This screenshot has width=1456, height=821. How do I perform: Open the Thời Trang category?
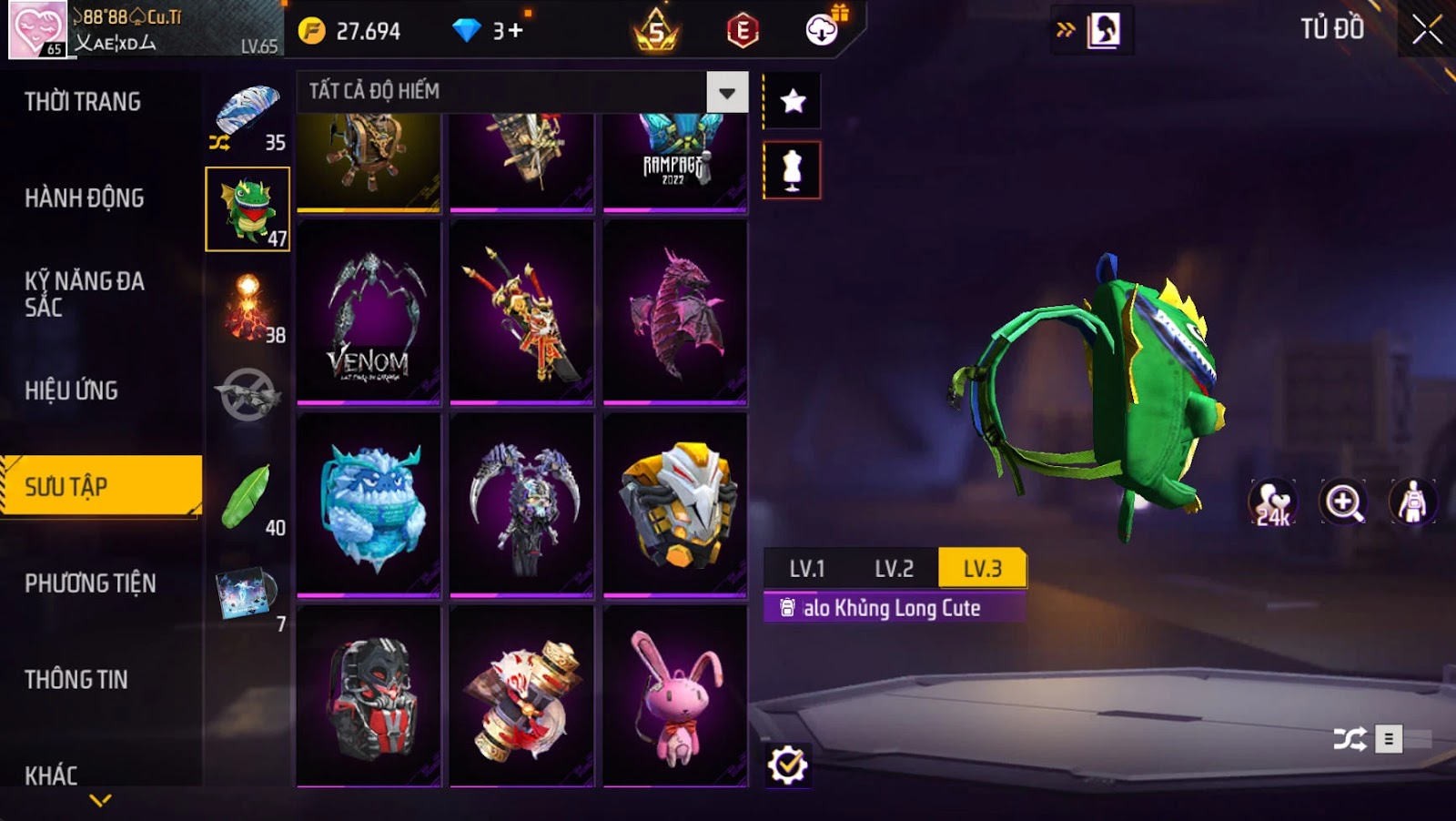point(83,102)
